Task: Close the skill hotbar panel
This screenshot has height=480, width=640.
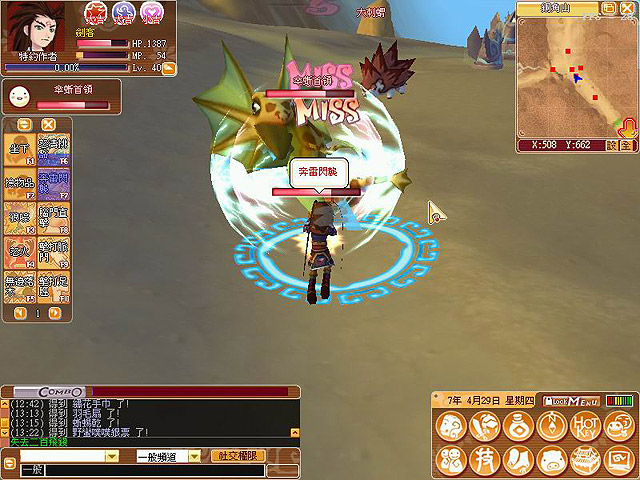Action: [47, 124]
